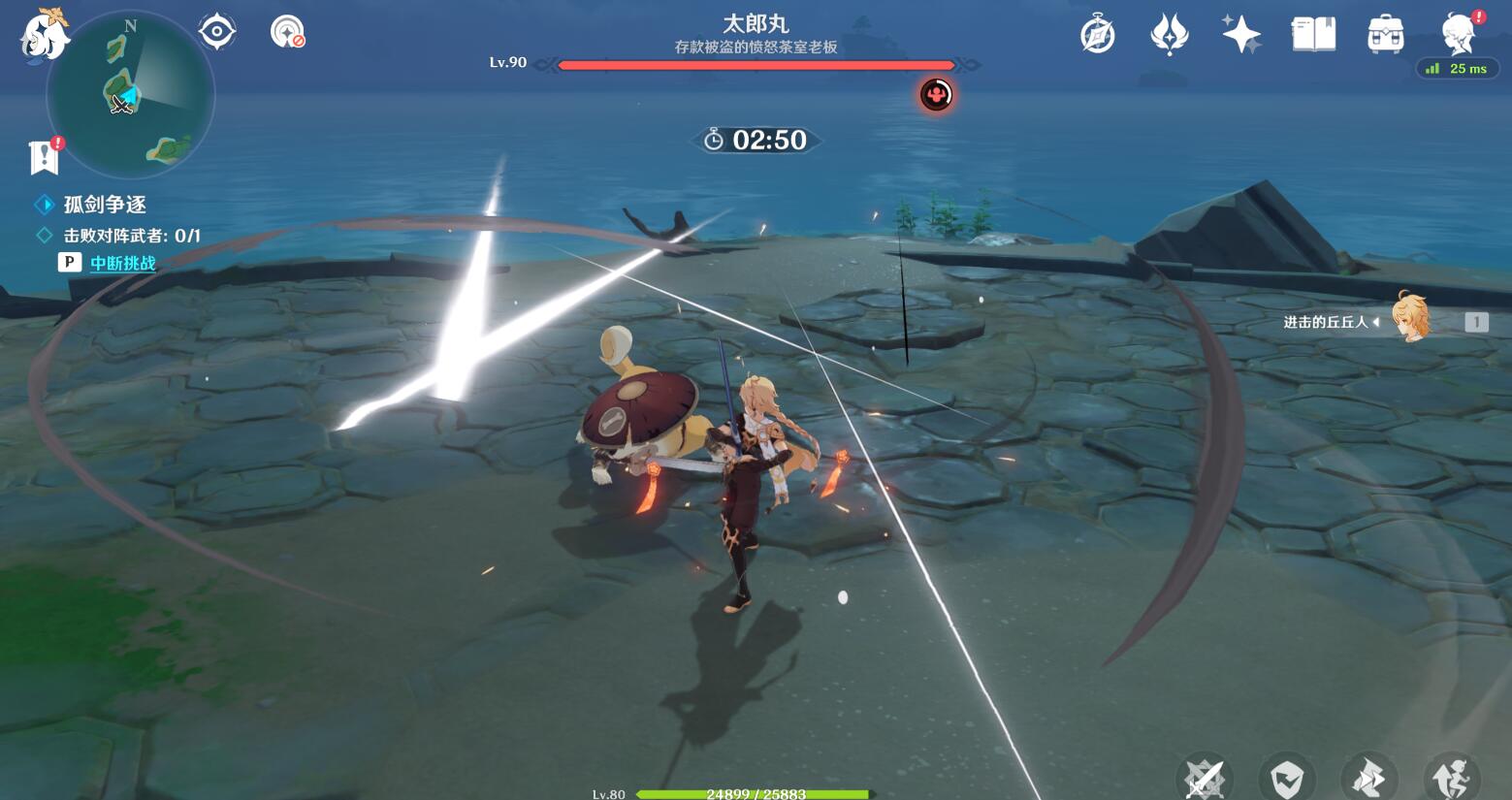Activate the crossed sword attack skill
Screen dimensions: 1512x800
pyautogui.click(x=1205, y=778)
